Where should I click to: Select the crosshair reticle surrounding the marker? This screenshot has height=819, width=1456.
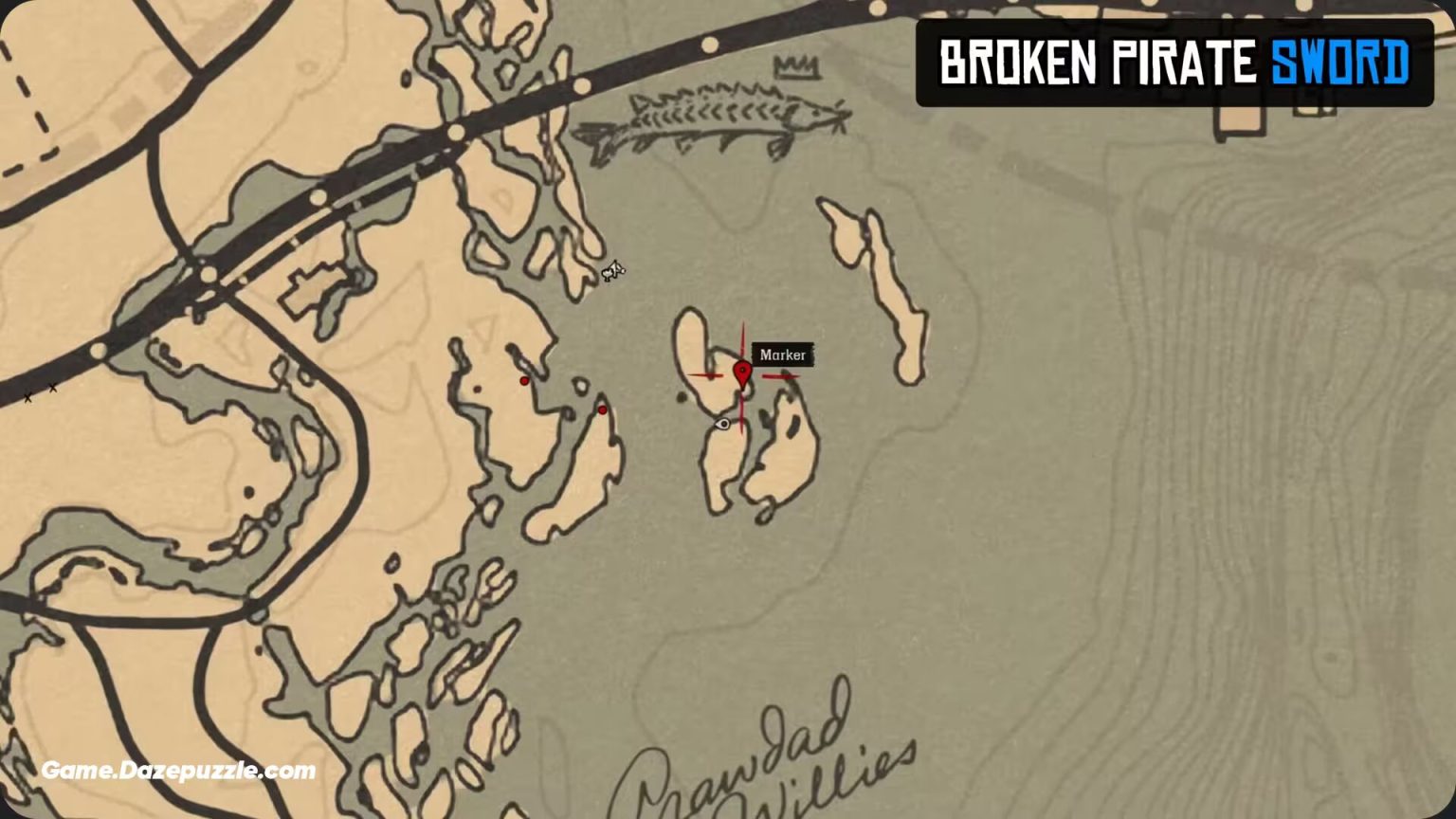[x=744, y=377]
